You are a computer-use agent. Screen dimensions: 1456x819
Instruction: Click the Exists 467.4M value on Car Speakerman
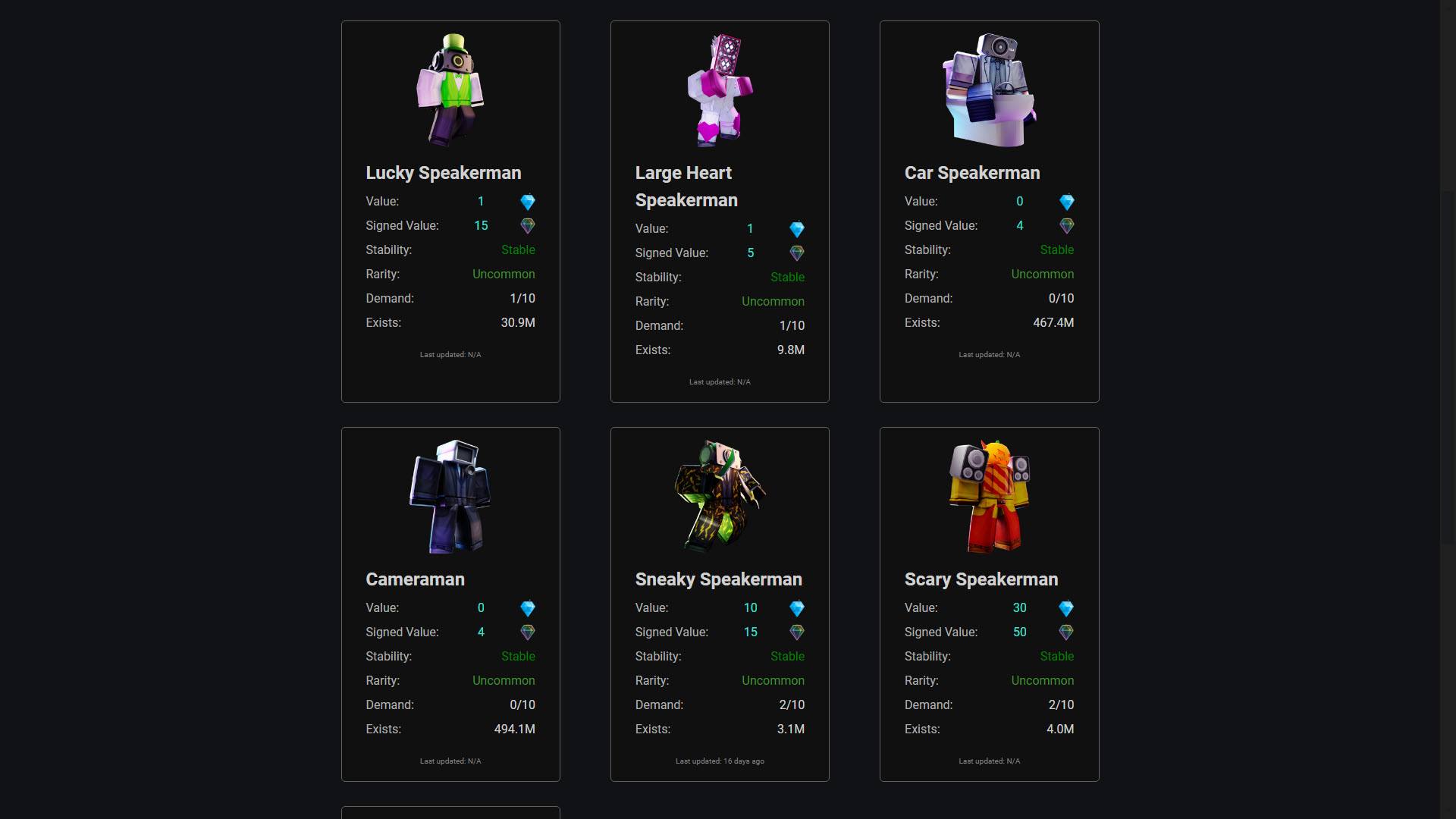tap(1055, 322)
